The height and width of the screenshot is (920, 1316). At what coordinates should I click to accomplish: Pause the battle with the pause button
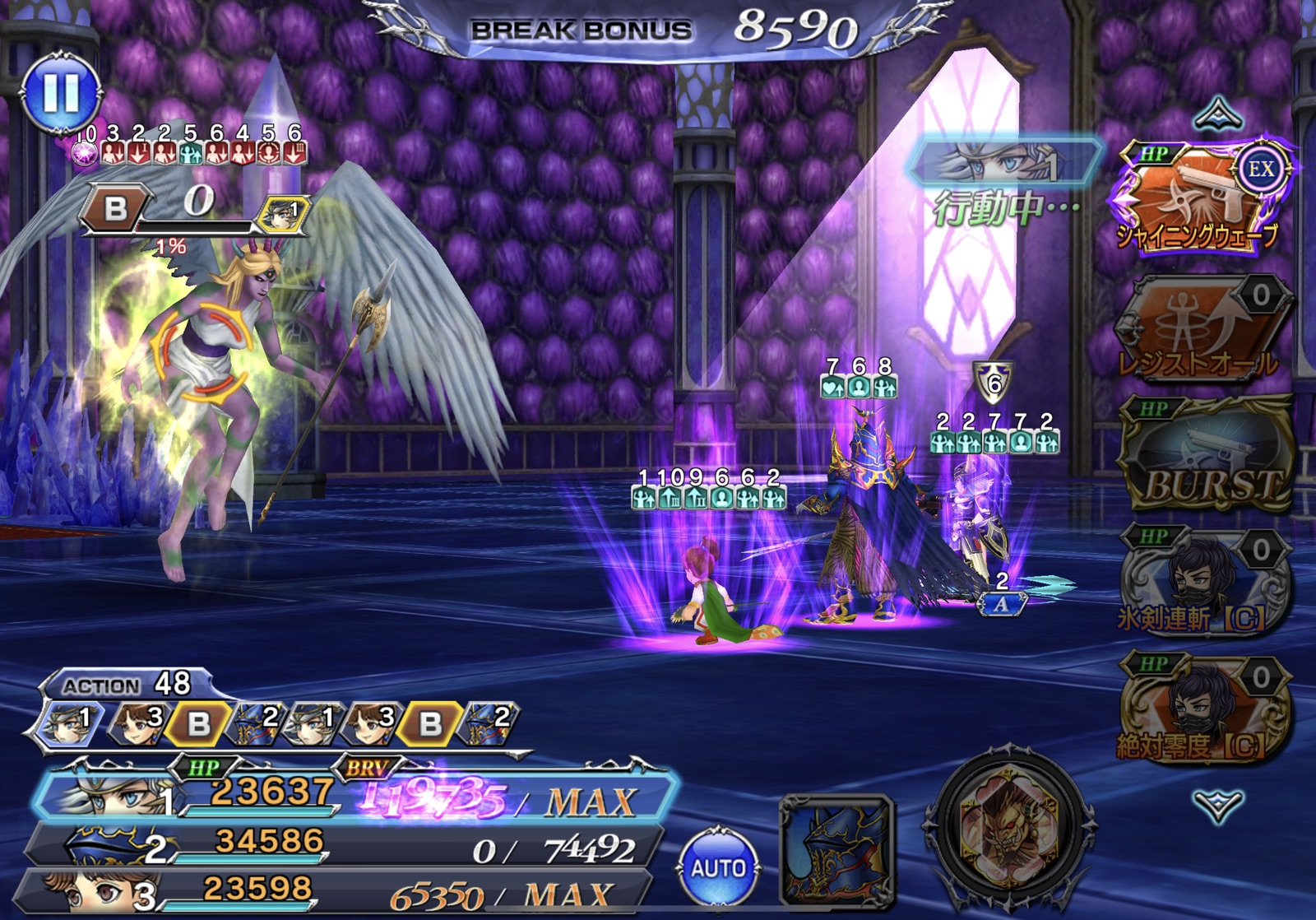62,91
